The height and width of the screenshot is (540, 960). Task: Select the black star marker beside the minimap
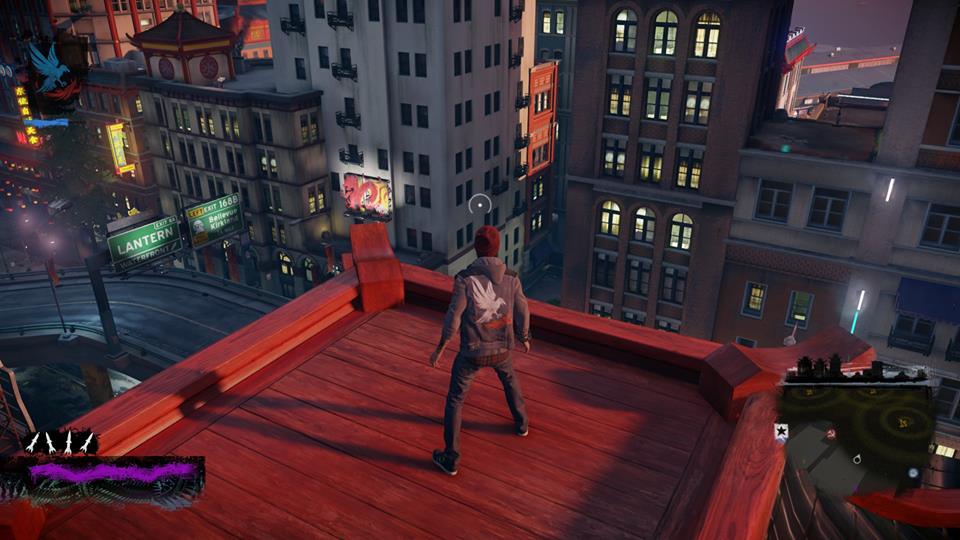pos(781,431)
